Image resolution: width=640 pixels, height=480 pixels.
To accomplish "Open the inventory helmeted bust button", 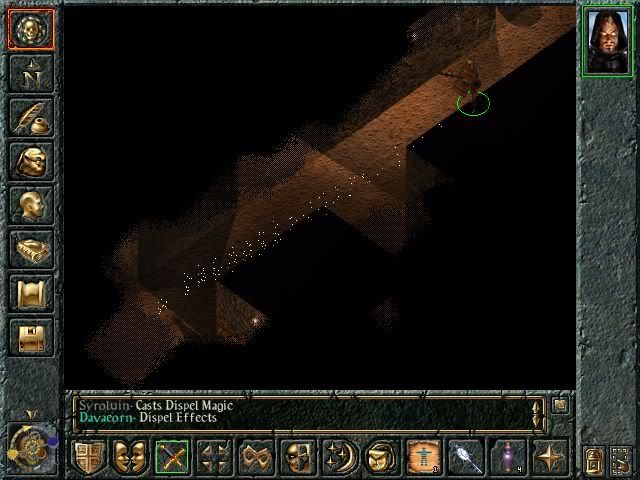I will pos(29,160).
